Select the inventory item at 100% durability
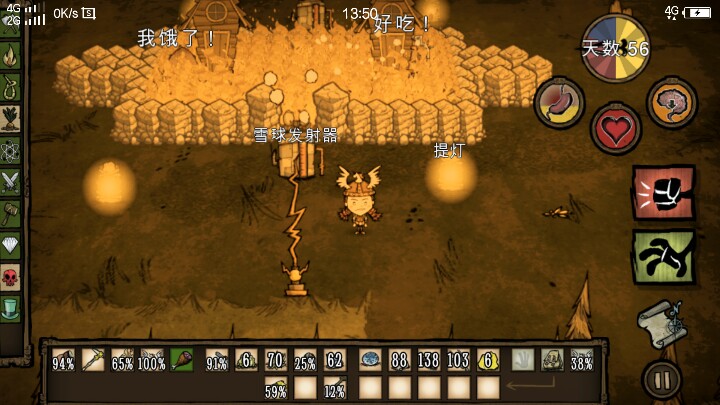This screenshot has width=720, height=405. [153, 360]
